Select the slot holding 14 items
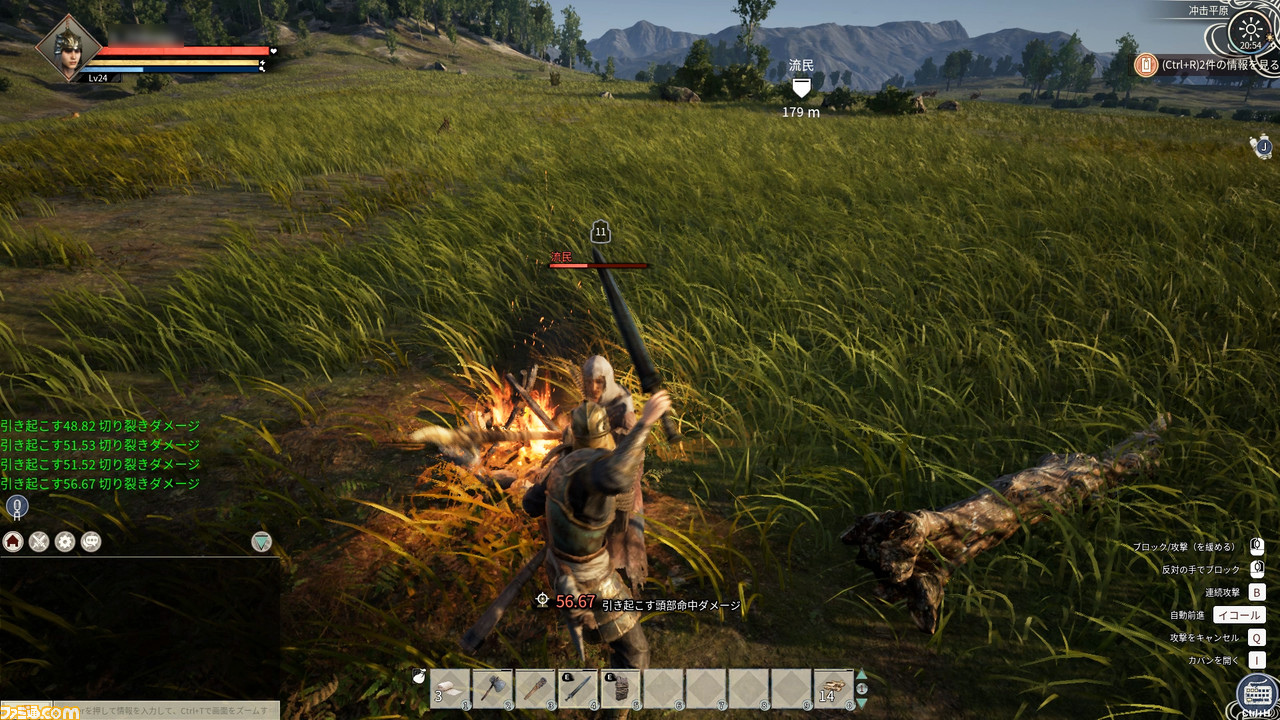The width and height of the screenshot is (1280, 720). (x=834, y=689)
